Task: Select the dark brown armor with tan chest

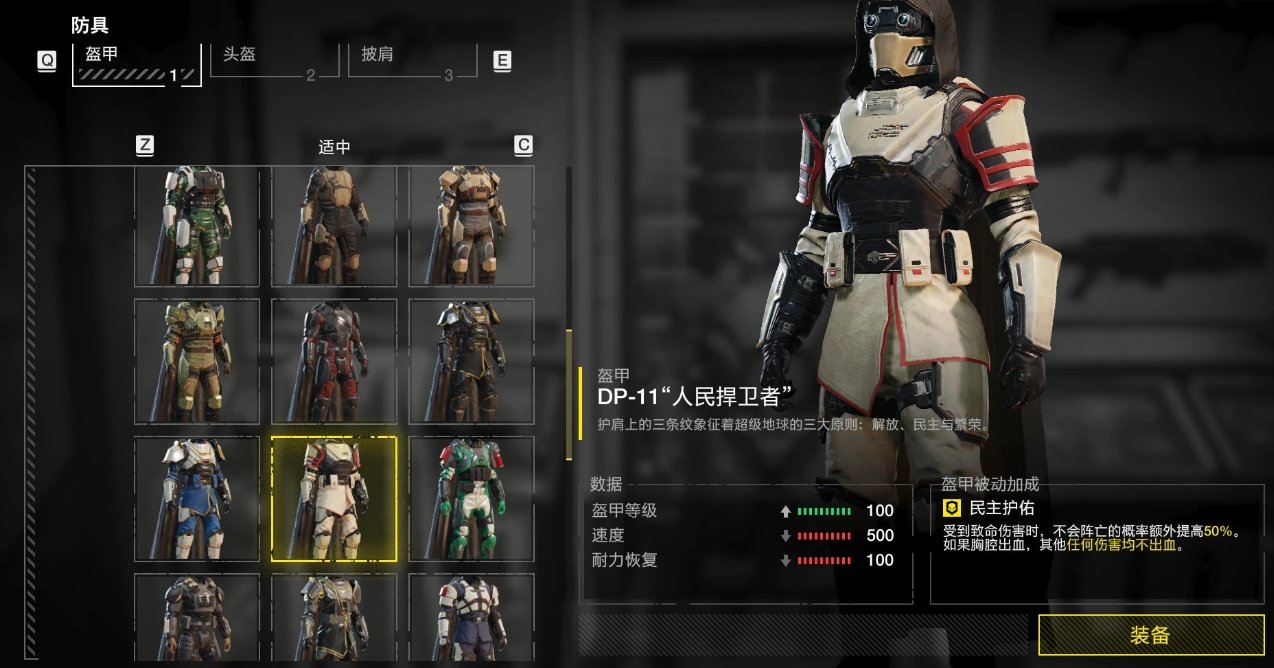Action: click(x=334, y=227)
